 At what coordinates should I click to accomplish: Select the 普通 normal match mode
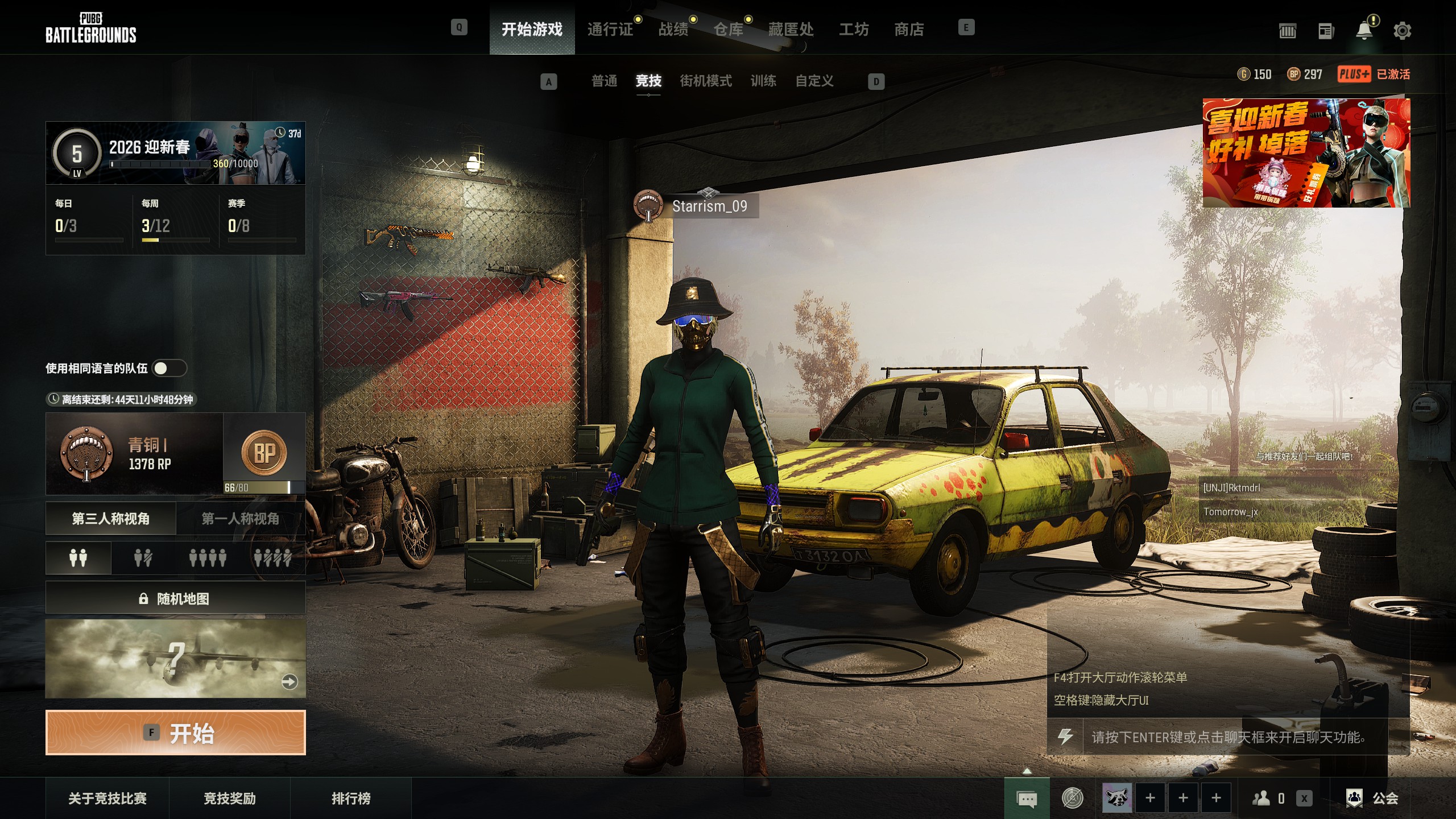click(604, 81)
